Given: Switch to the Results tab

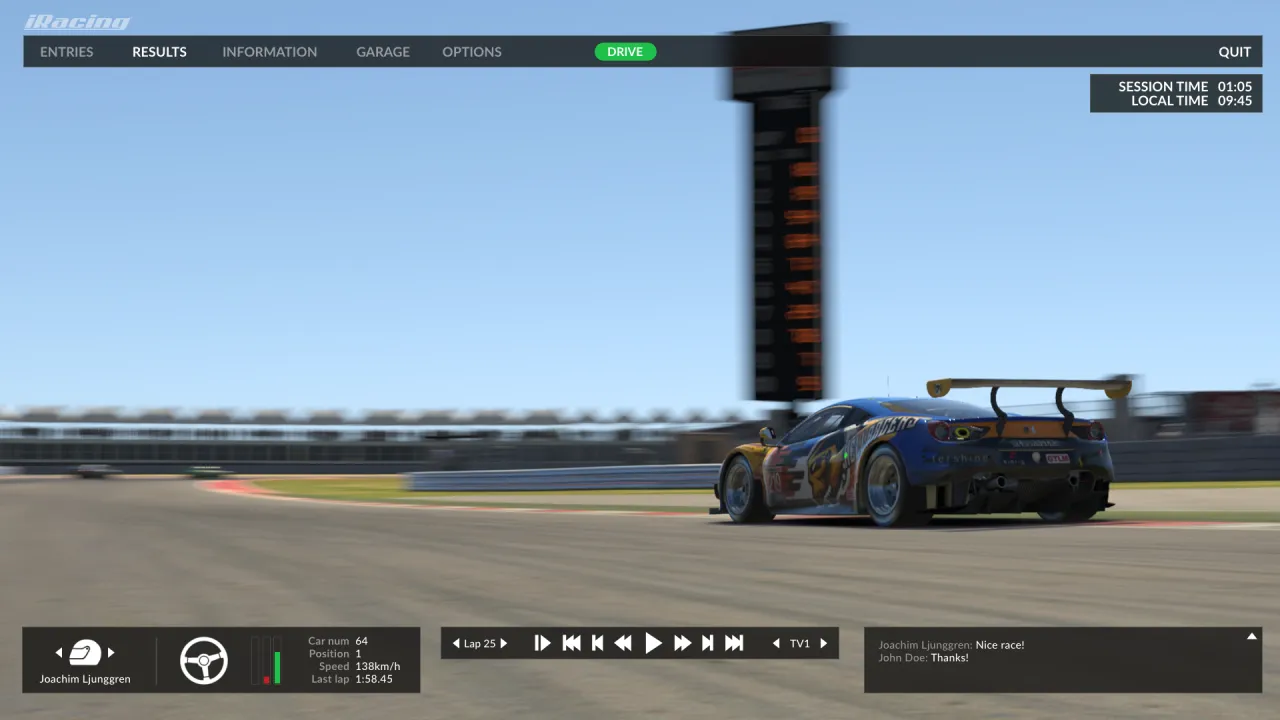Looking at the screenshot, I should 159,52.
